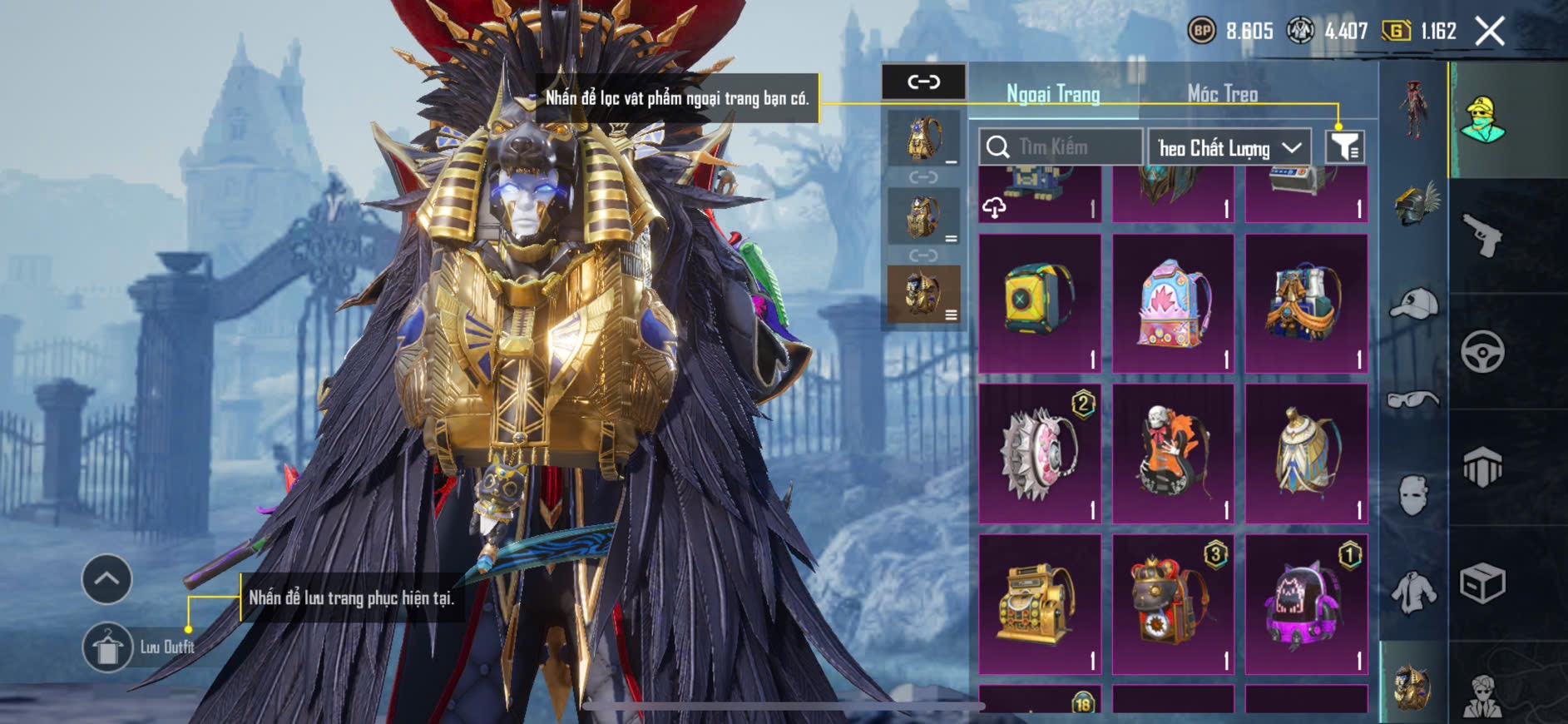This screenshot has width=1568, height=724.
Task: Select the yellow-green cube backpack
Action: (1040, 303)
